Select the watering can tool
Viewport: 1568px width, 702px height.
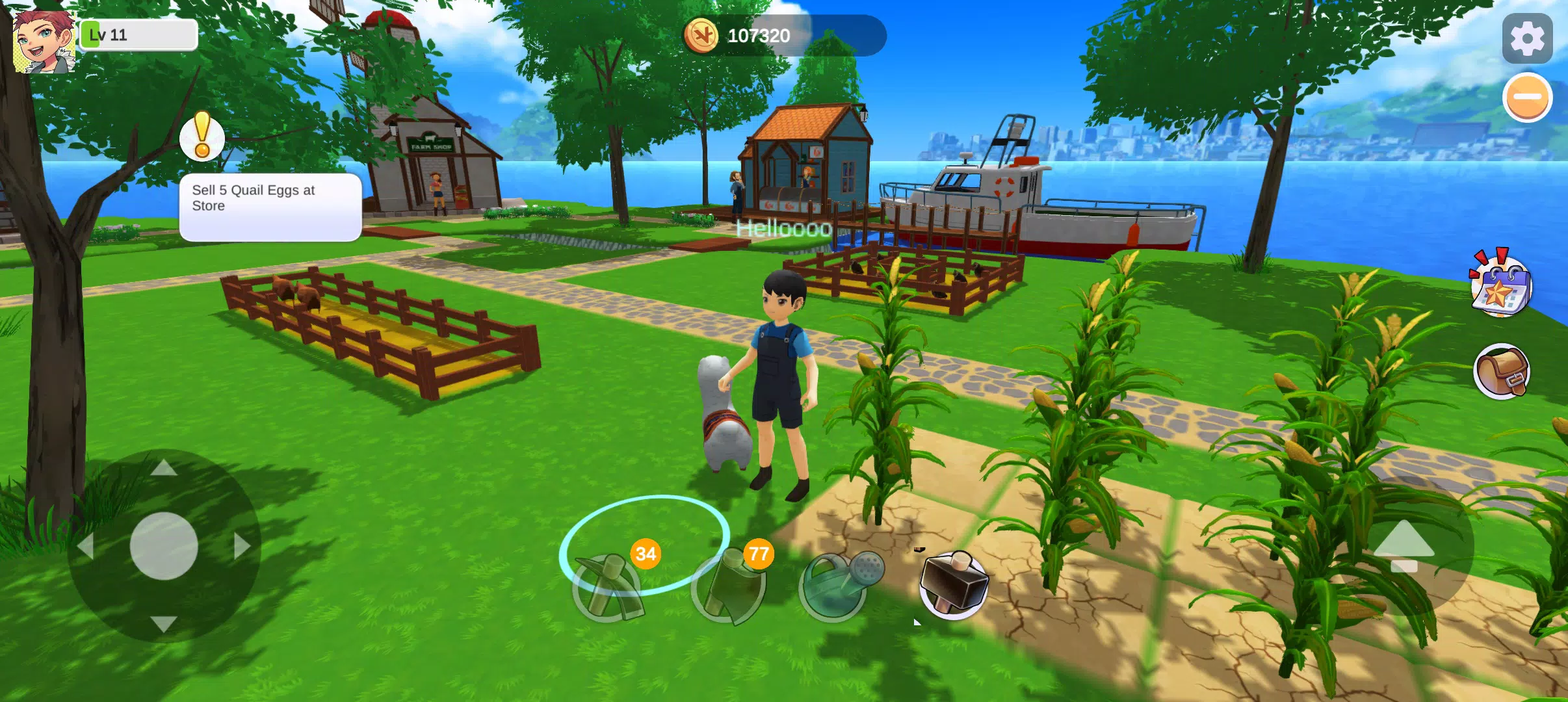click(835, 588)
